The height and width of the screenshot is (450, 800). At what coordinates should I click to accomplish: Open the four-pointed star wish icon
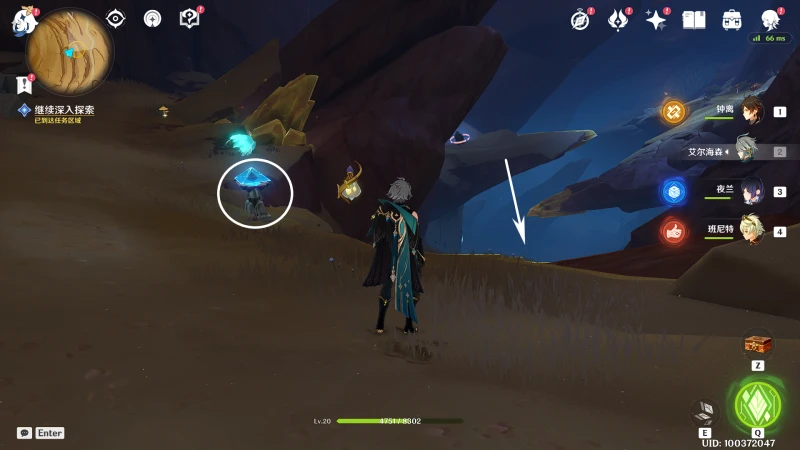(x=656, y=19)
